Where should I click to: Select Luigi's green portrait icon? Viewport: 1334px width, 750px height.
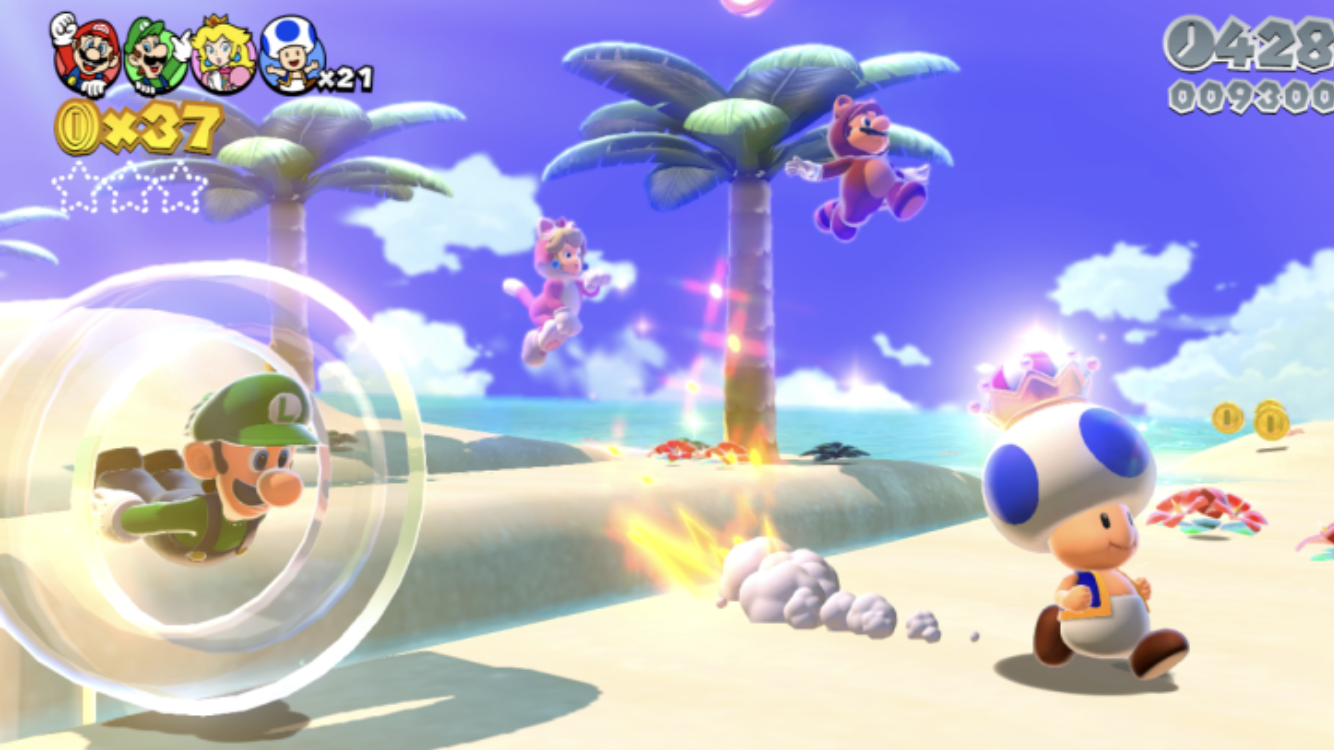point(154,55)
